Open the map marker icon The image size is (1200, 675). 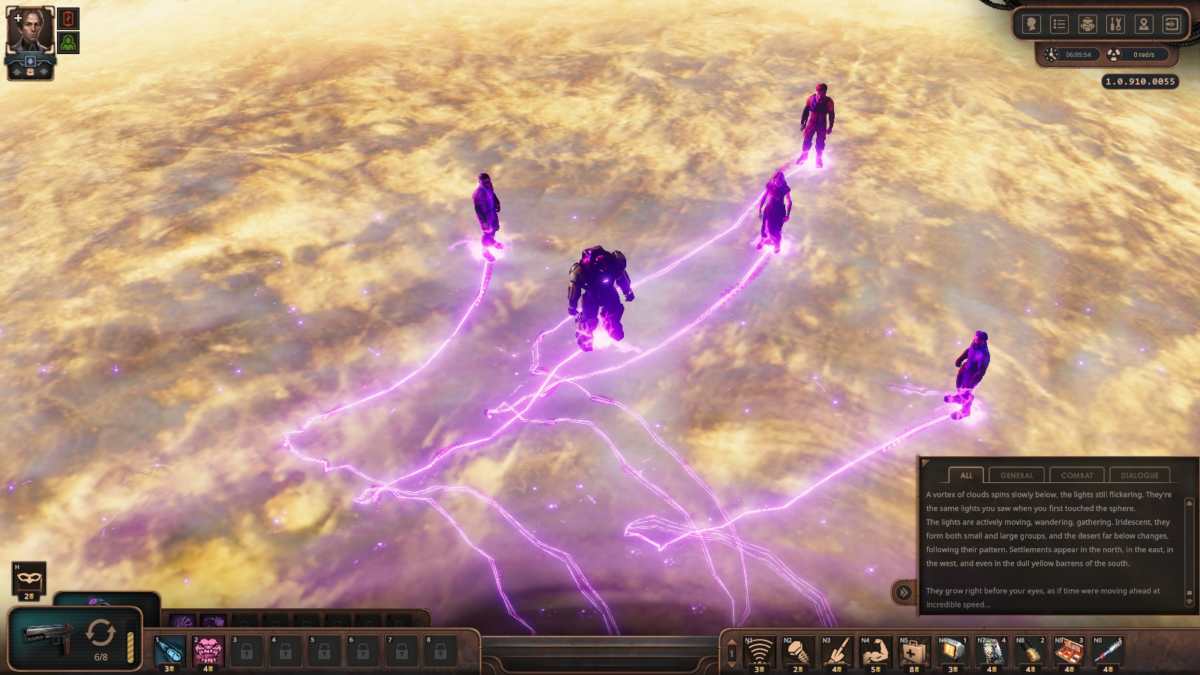[1144, 24]
